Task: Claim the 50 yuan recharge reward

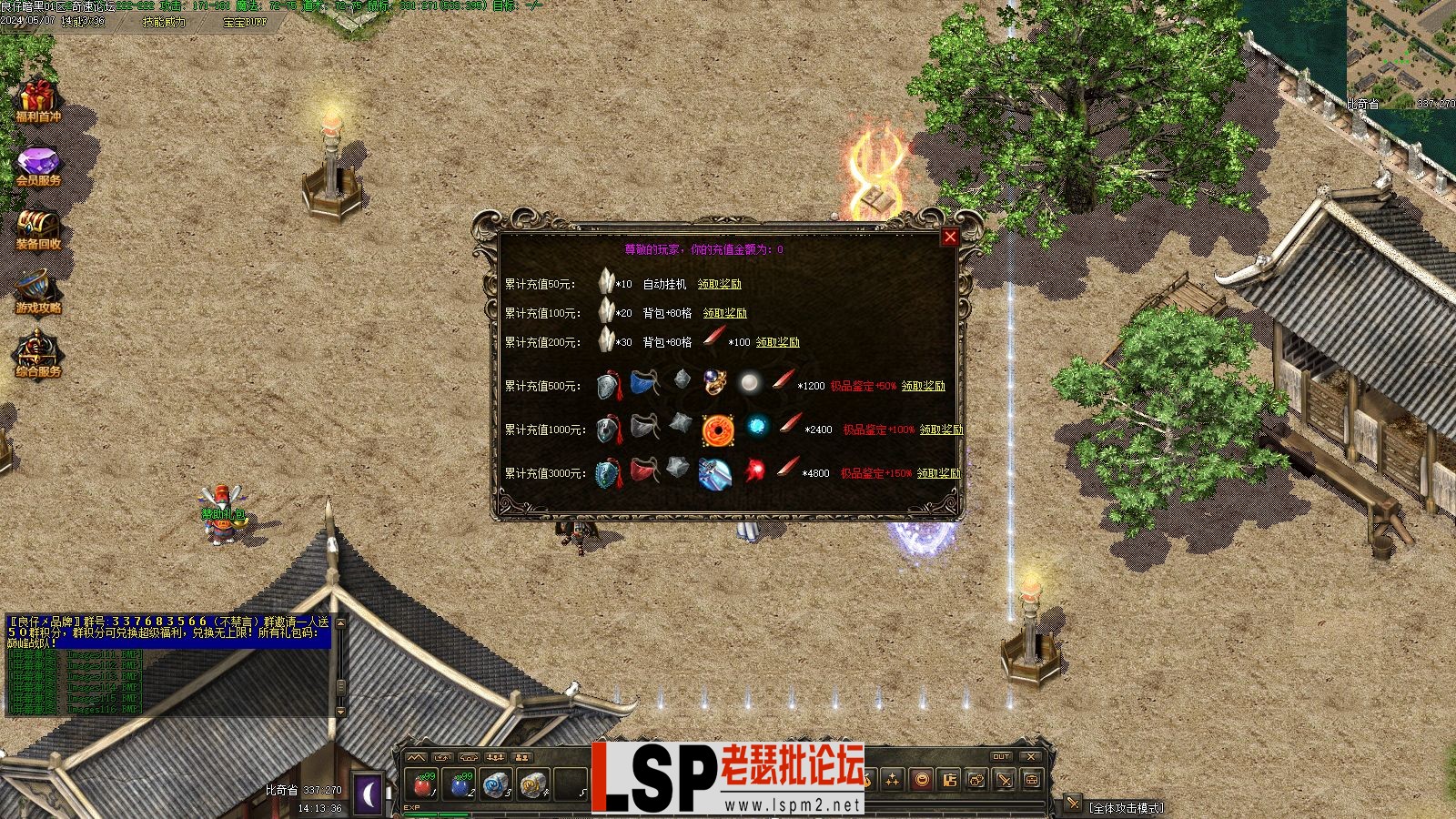Action: pos(719,284)
